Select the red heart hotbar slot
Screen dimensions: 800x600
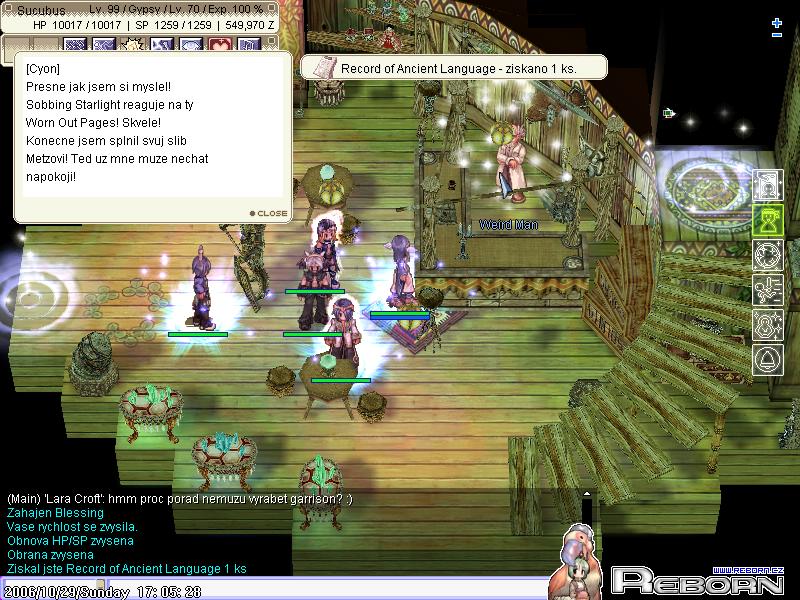click(x=220, y=45)
